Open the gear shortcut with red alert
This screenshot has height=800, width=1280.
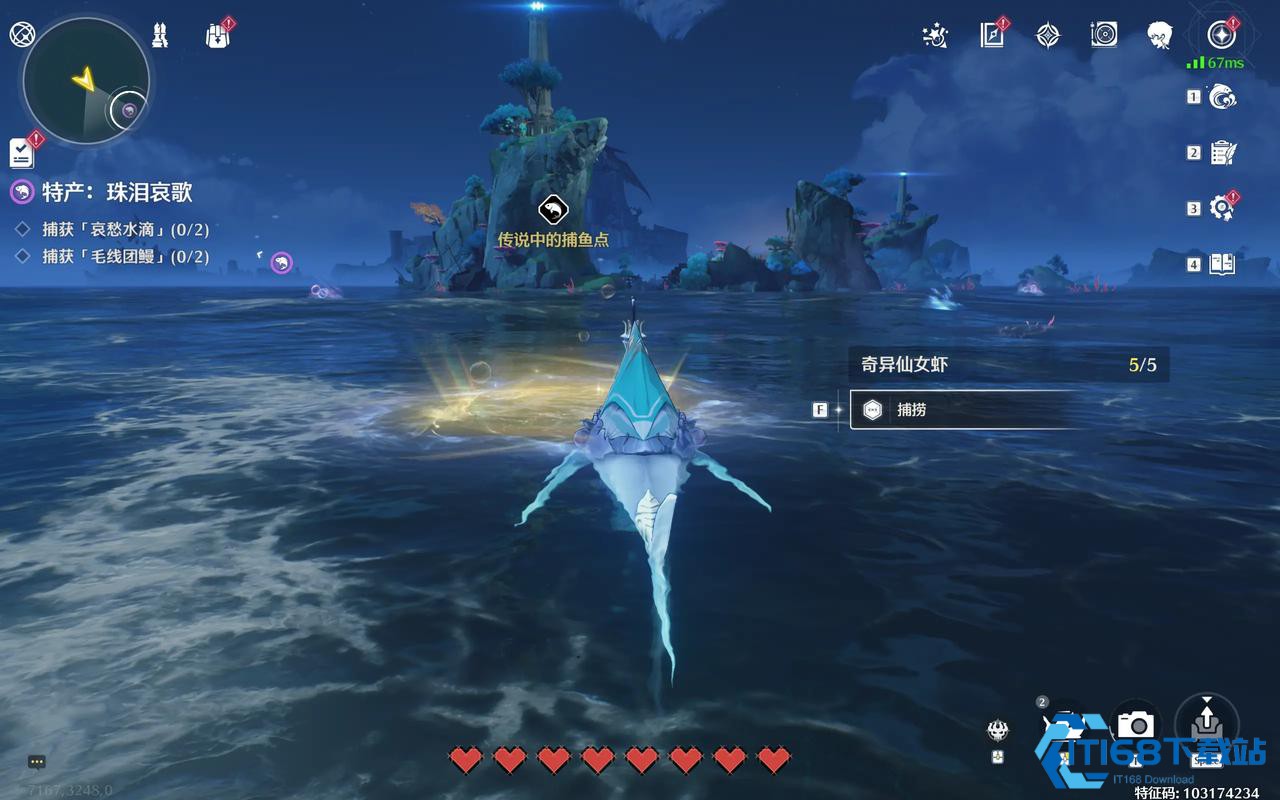point(1222,208)
